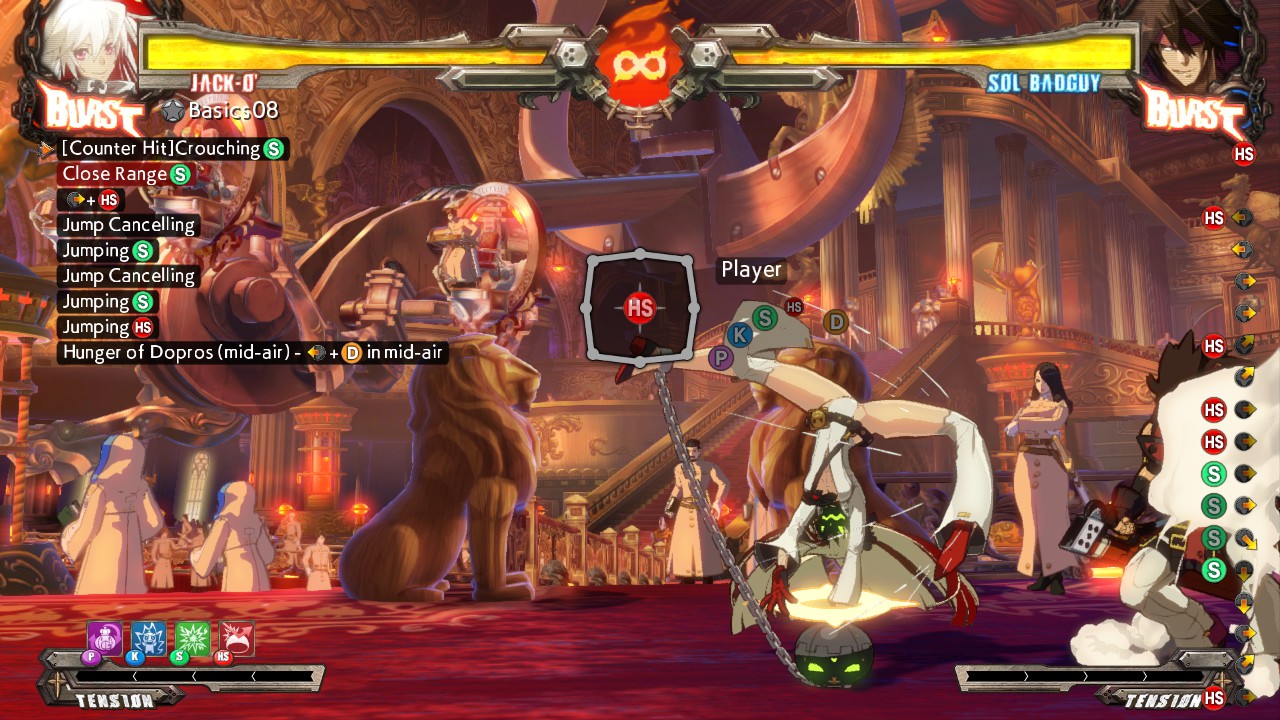This screenshot has height=720, width=1280.
Task: Click the Sol Badguy character portrait
Action: (1190, 45)
